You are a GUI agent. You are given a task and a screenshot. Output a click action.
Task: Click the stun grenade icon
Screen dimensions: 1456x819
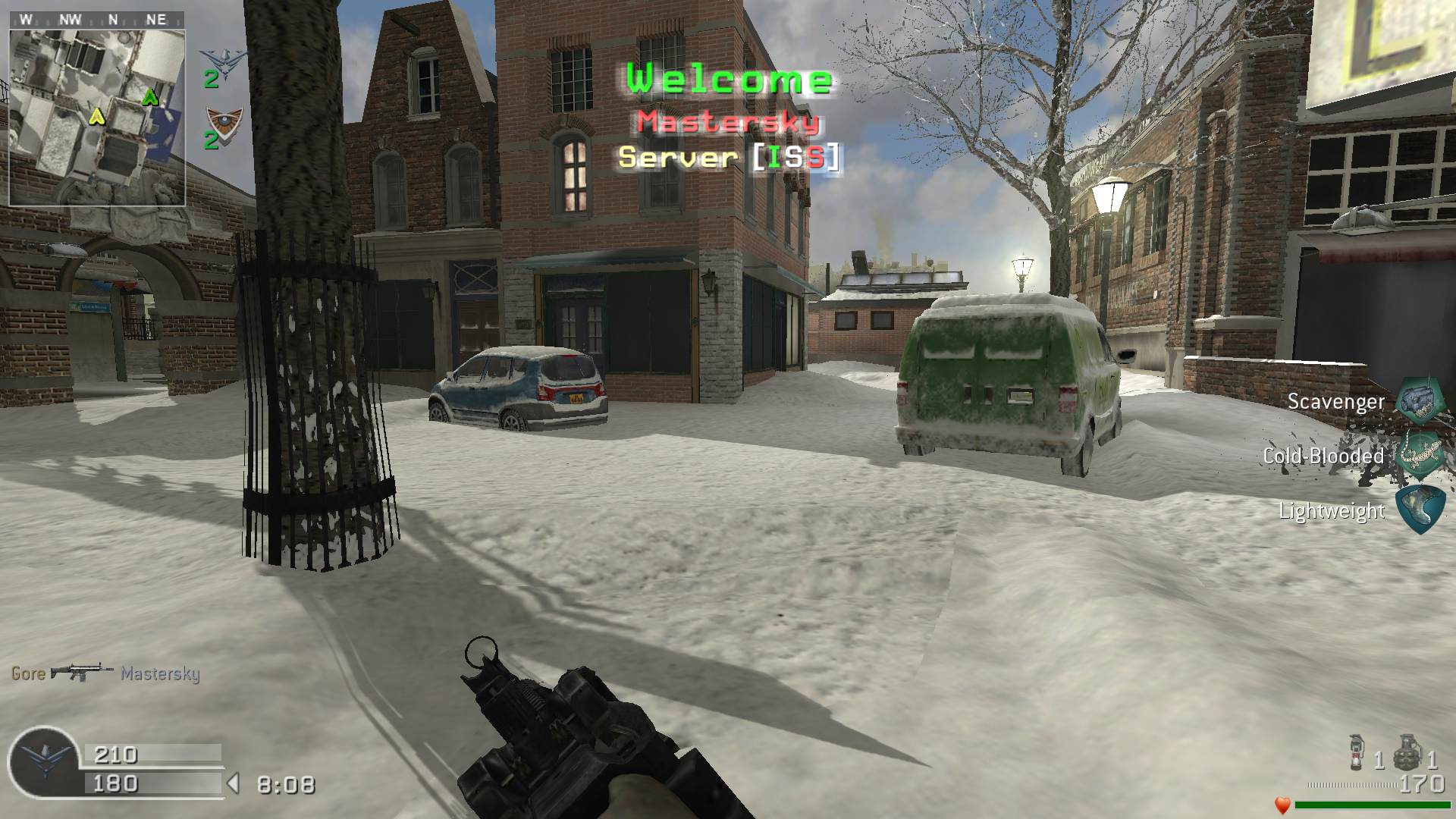pos(1357,752)
